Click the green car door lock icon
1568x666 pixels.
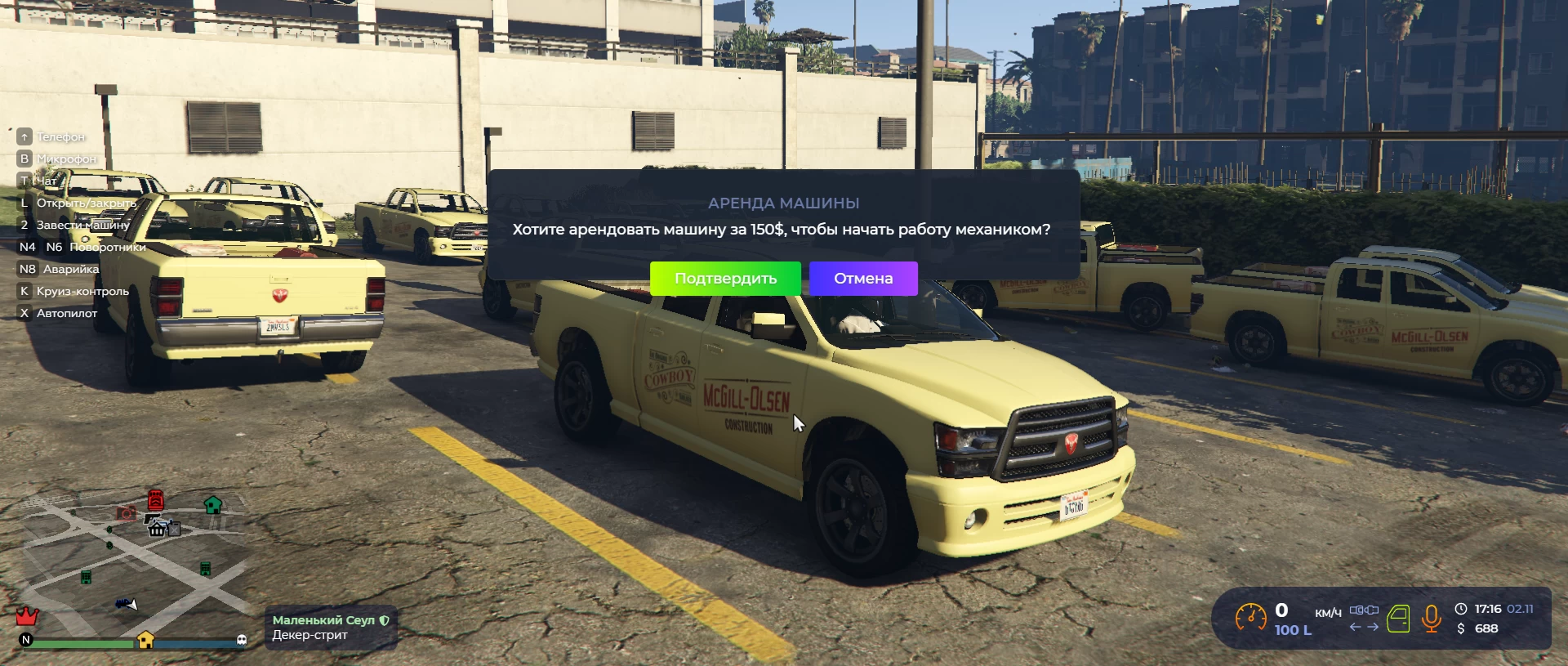pos(1398,619)
